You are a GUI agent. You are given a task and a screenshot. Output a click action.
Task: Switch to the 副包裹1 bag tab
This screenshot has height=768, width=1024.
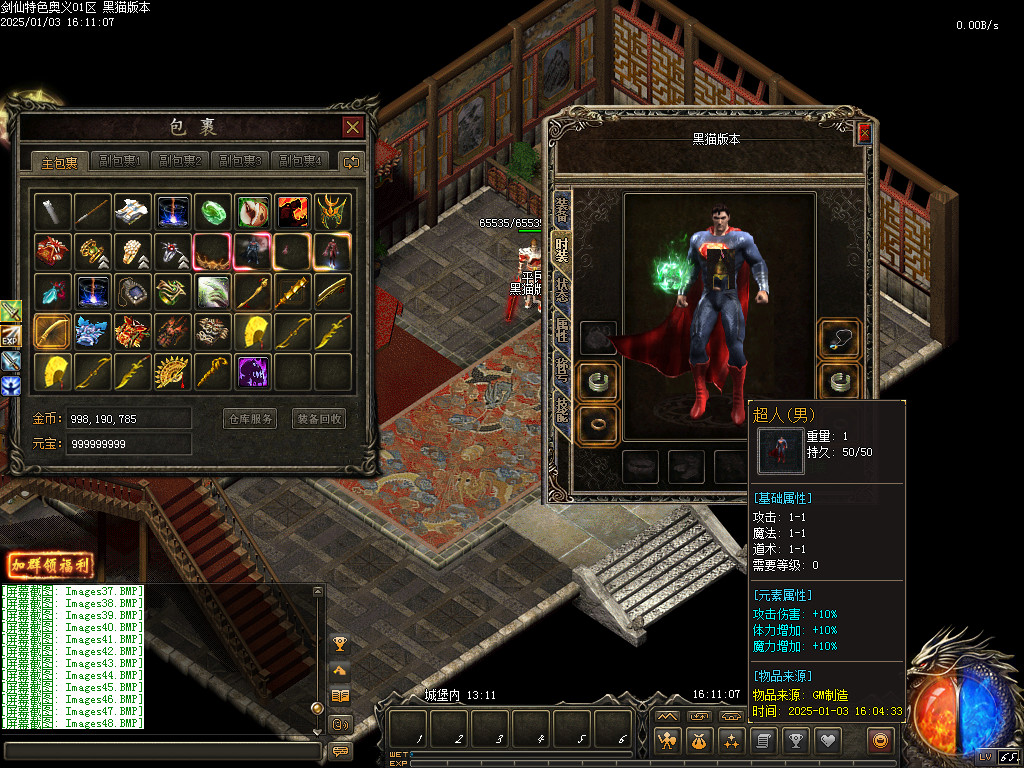point(119,161)
